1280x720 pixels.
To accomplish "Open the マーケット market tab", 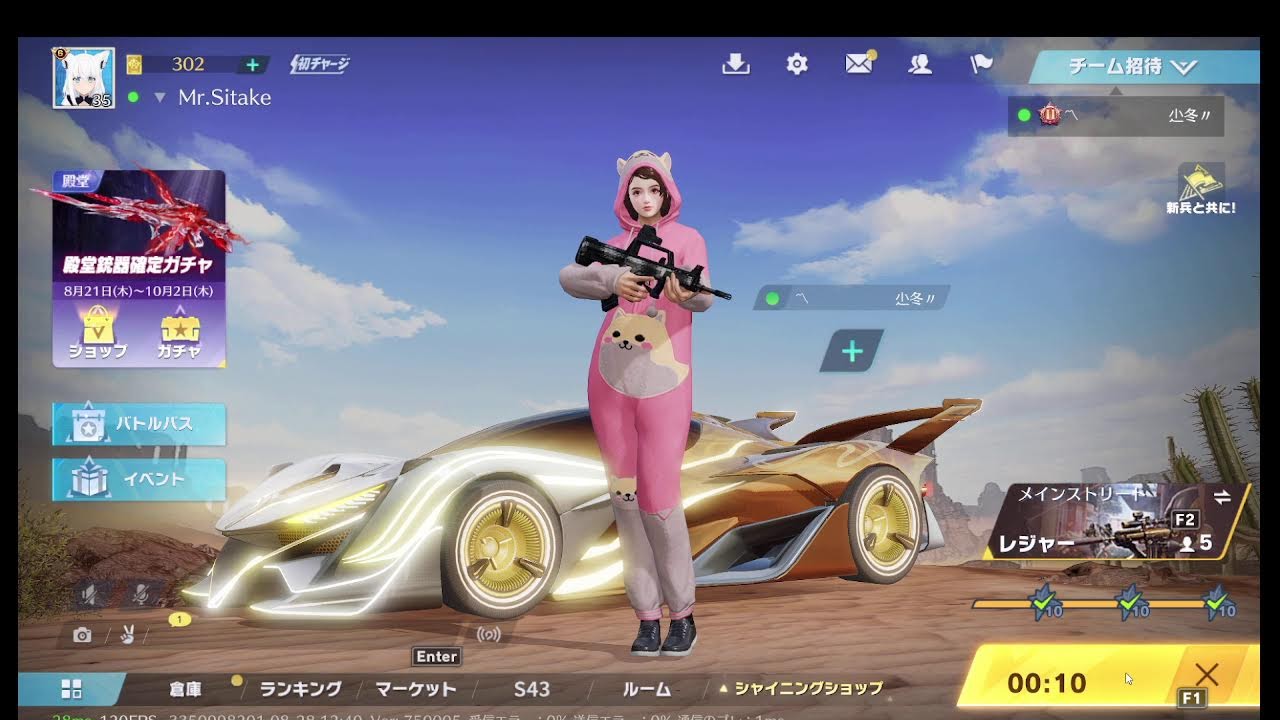I will pos(416,689).
